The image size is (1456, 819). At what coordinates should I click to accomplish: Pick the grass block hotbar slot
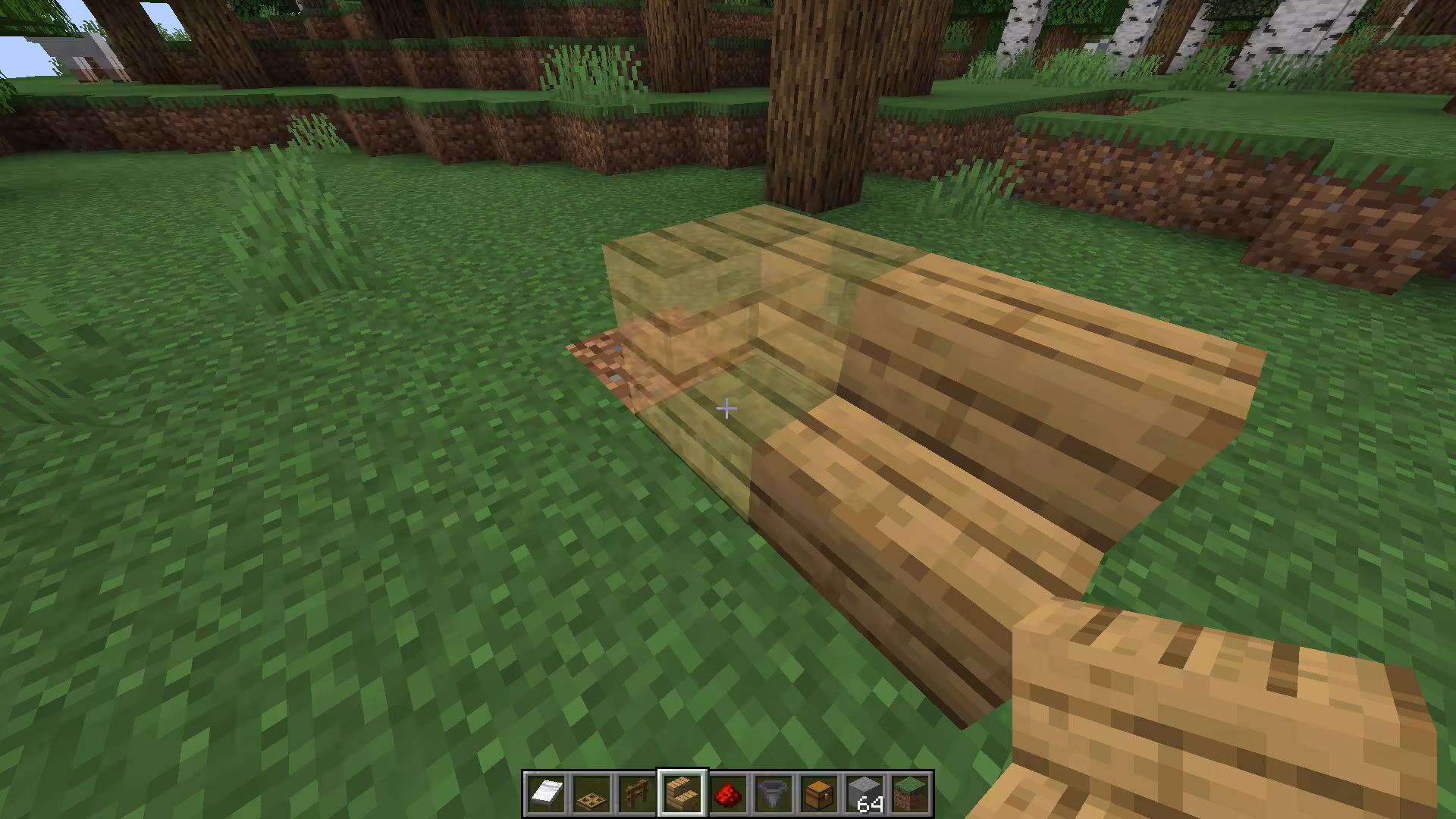coord(910,794)
